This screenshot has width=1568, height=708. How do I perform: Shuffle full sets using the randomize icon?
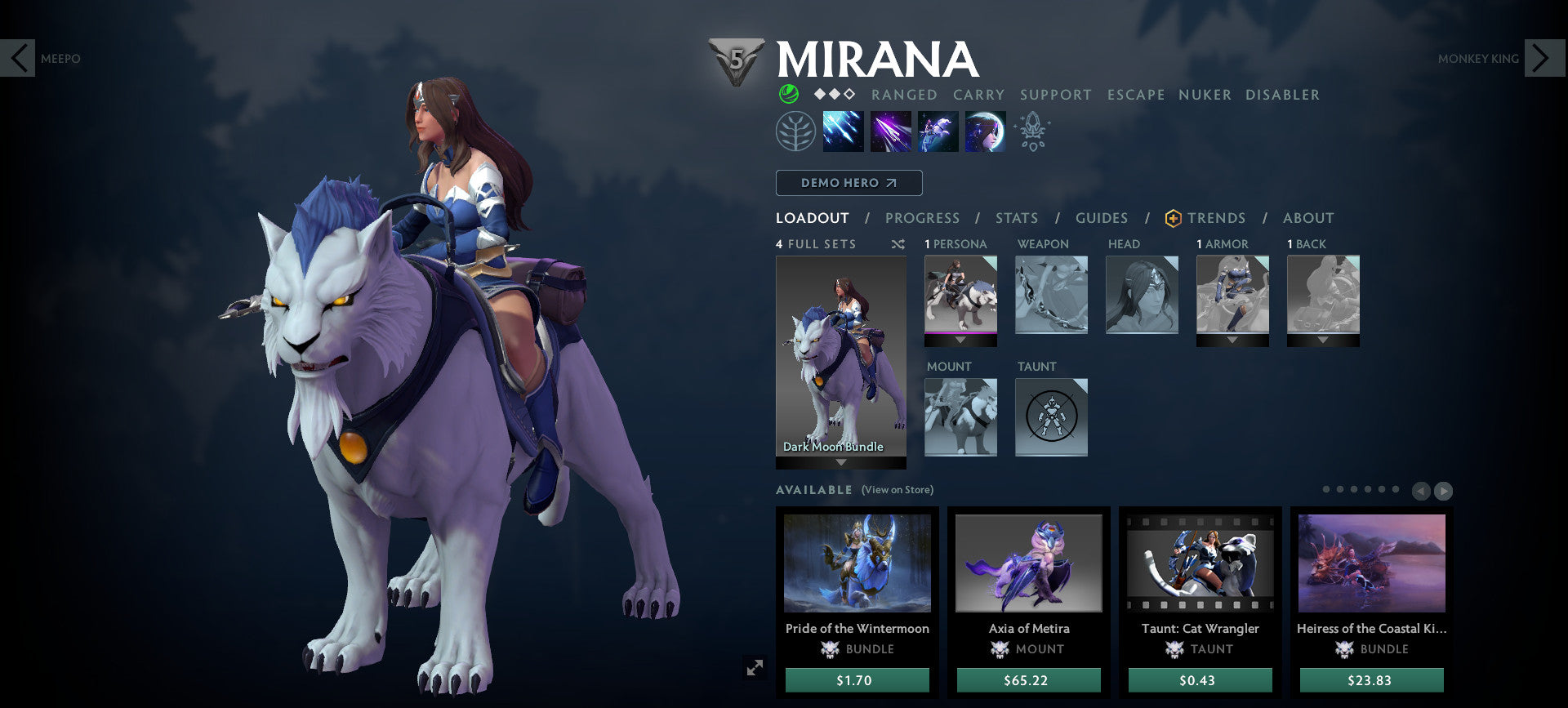pyautogui.click(x=897, y=243)
